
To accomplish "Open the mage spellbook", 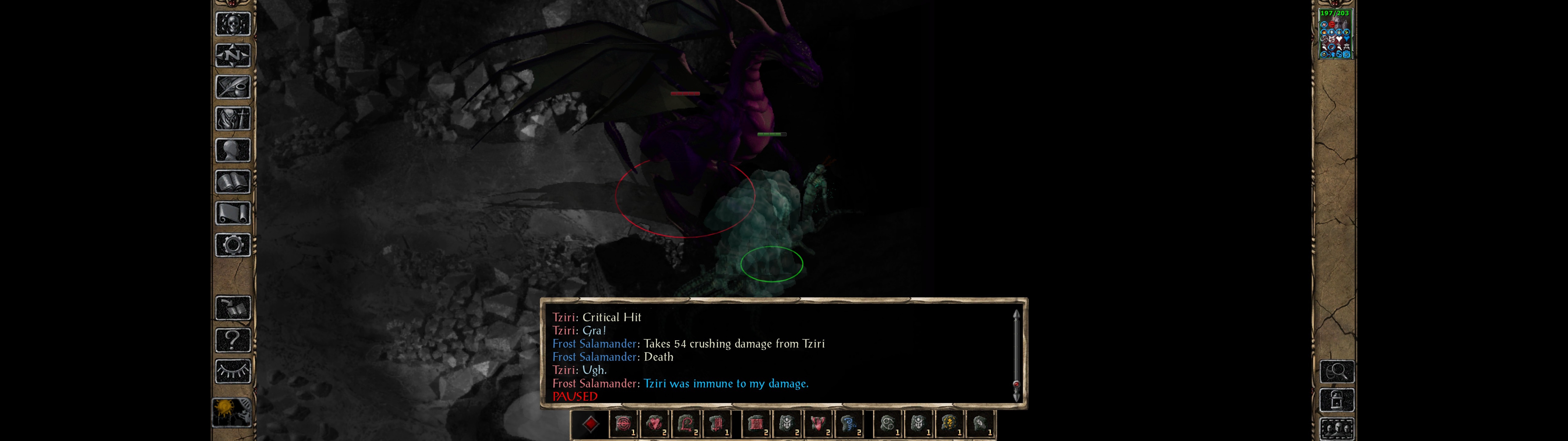I will (x=233, y=182).
